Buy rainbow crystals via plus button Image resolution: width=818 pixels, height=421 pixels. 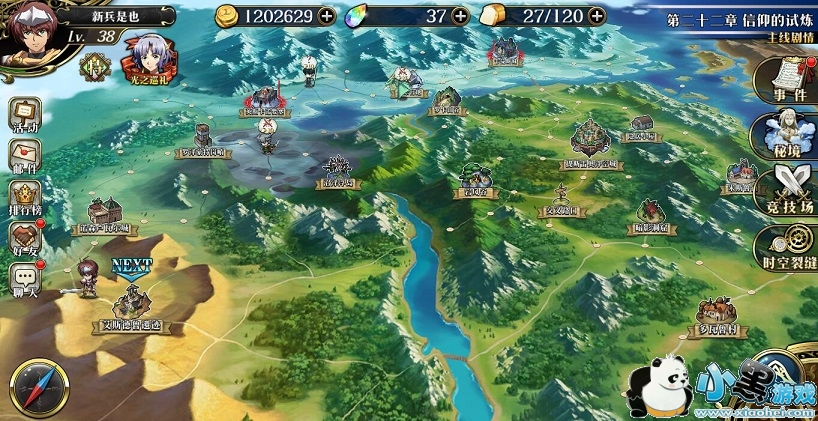460,15
